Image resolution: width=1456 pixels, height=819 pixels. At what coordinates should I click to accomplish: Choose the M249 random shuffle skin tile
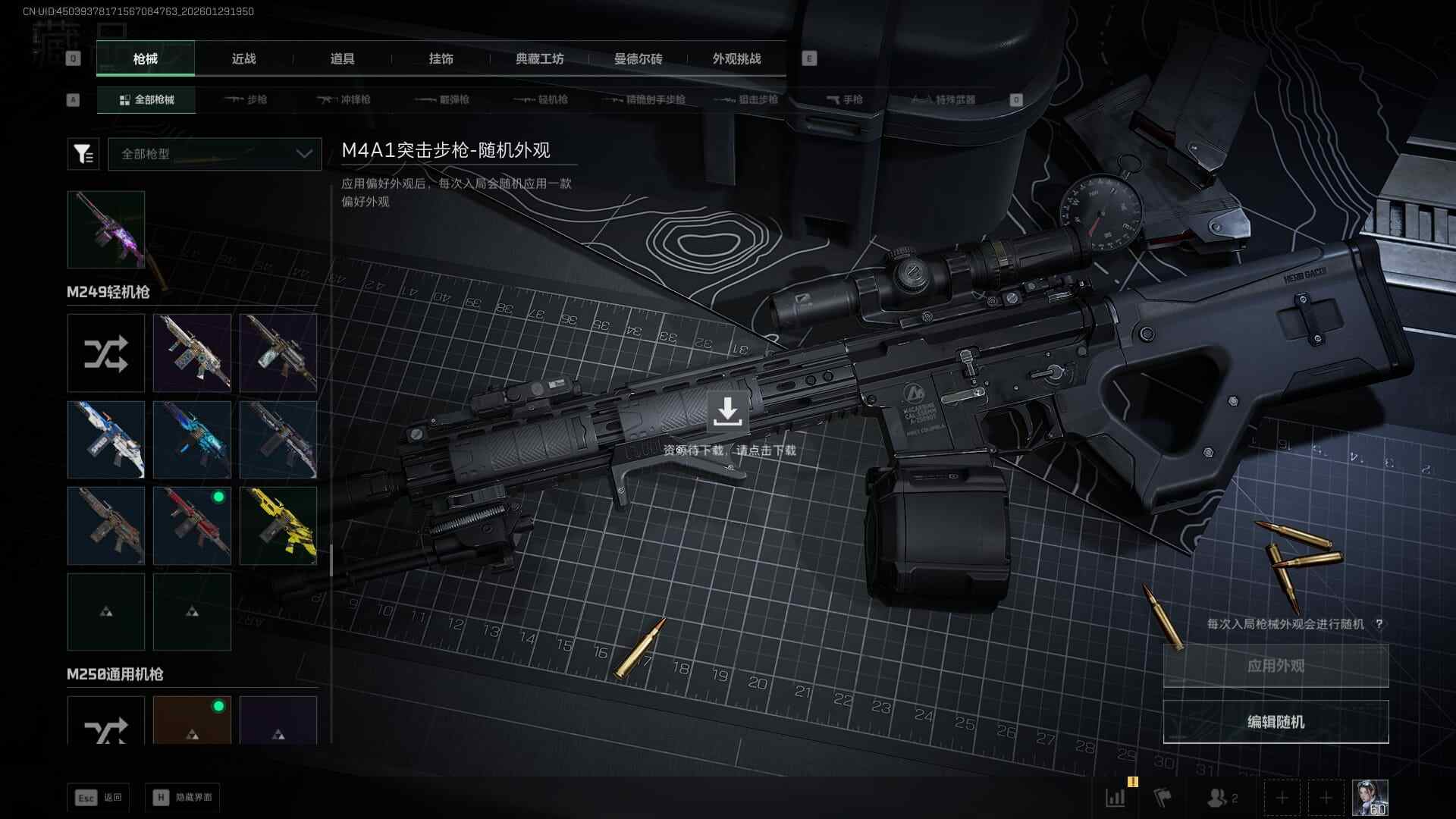106,353
